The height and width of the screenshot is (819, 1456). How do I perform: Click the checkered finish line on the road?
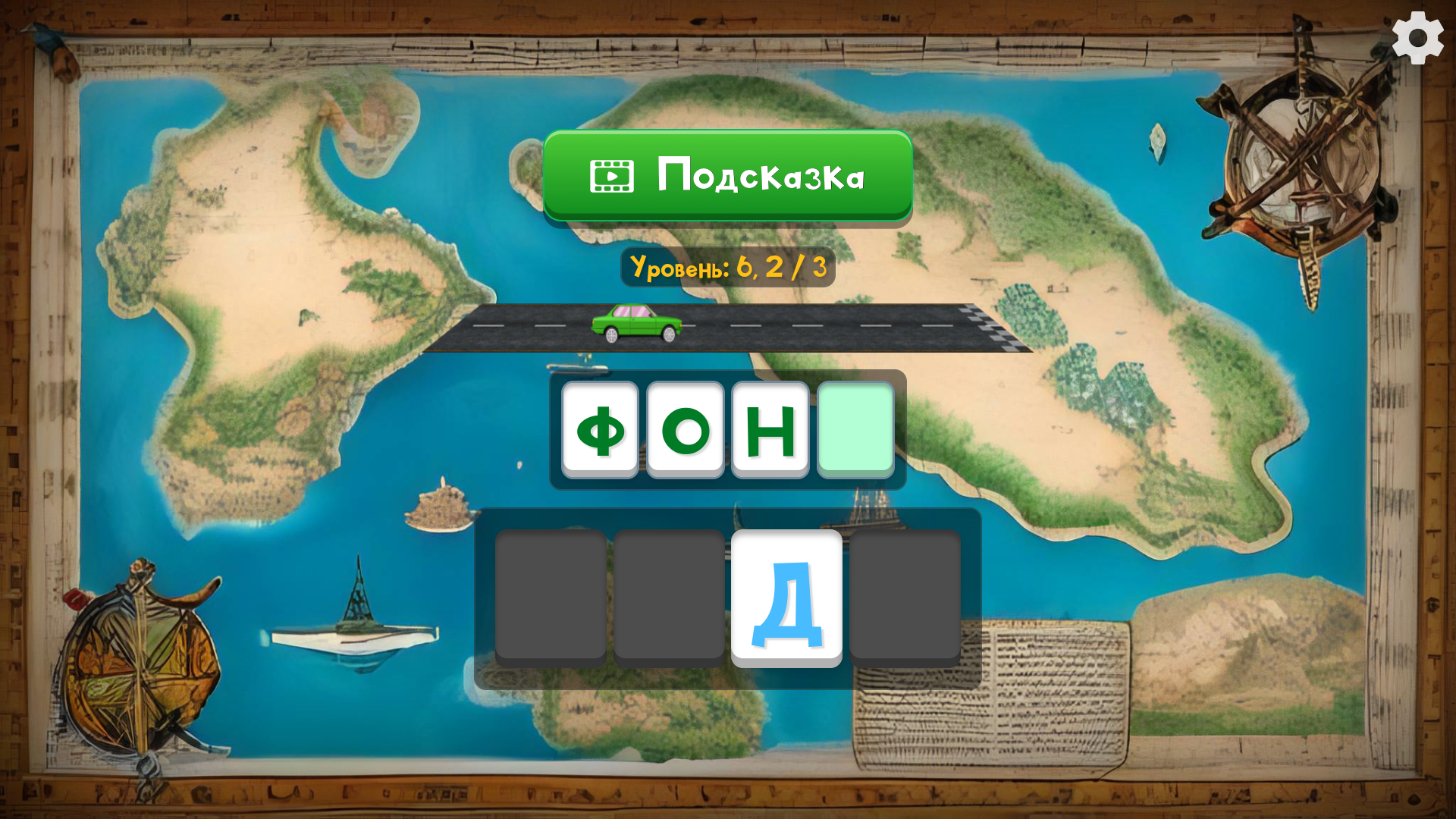point(986,326)
